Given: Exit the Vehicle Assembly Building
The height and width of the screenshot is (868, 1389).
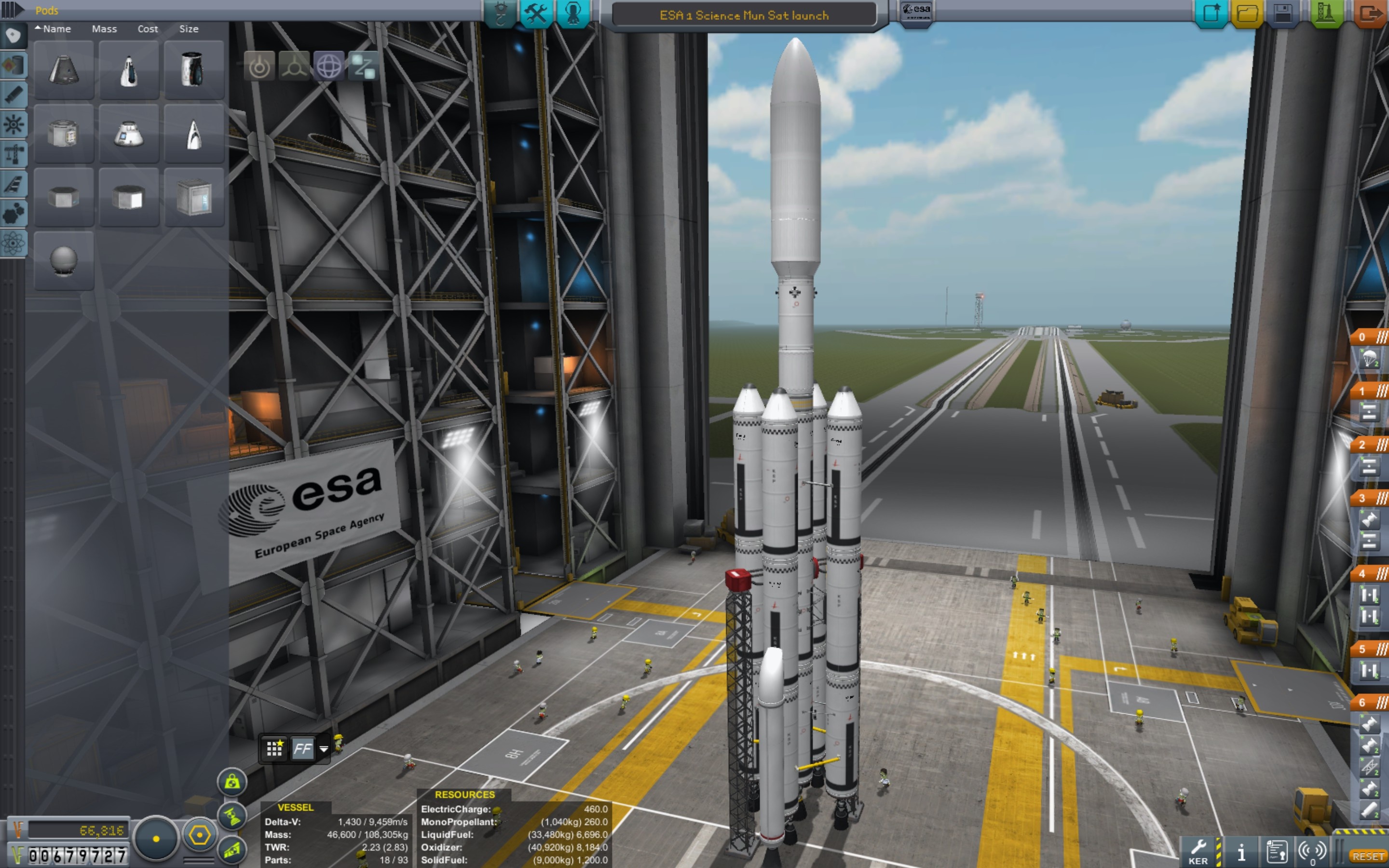Looking at the screenshot, I should (1371, 13).
